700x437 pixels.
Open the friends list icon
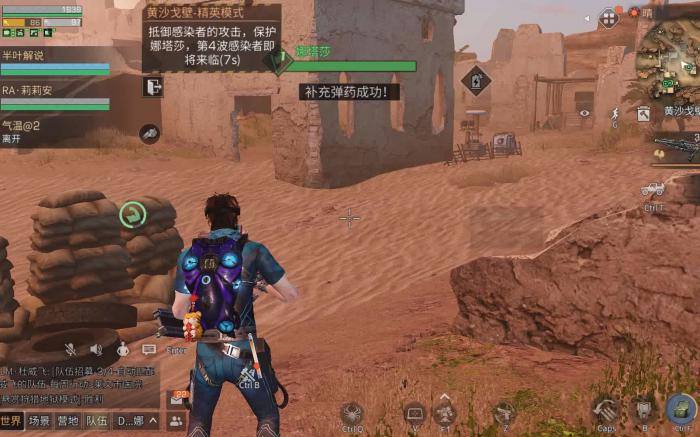(176, 421)
